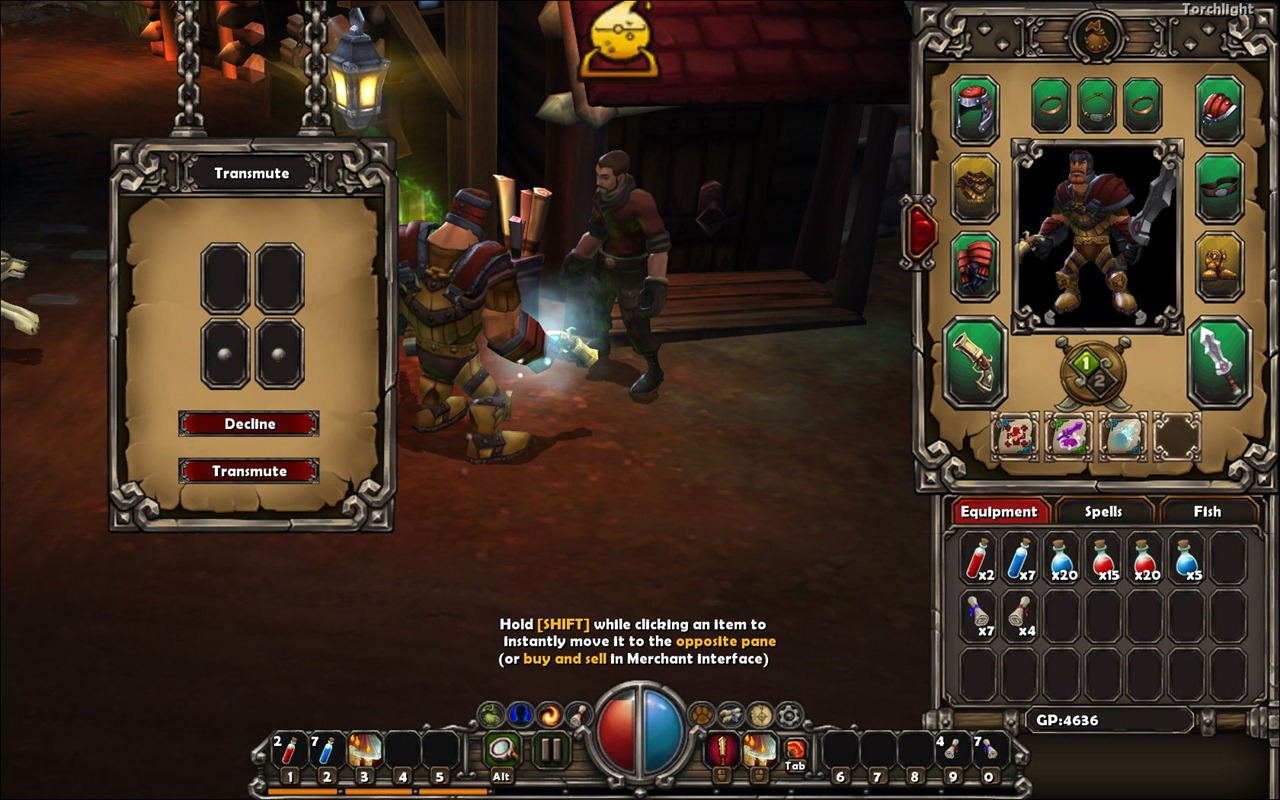This screenshot has width=1280, height=800.
Task: Select the equipped helmet slot
Action: click(x=975, y=109)
